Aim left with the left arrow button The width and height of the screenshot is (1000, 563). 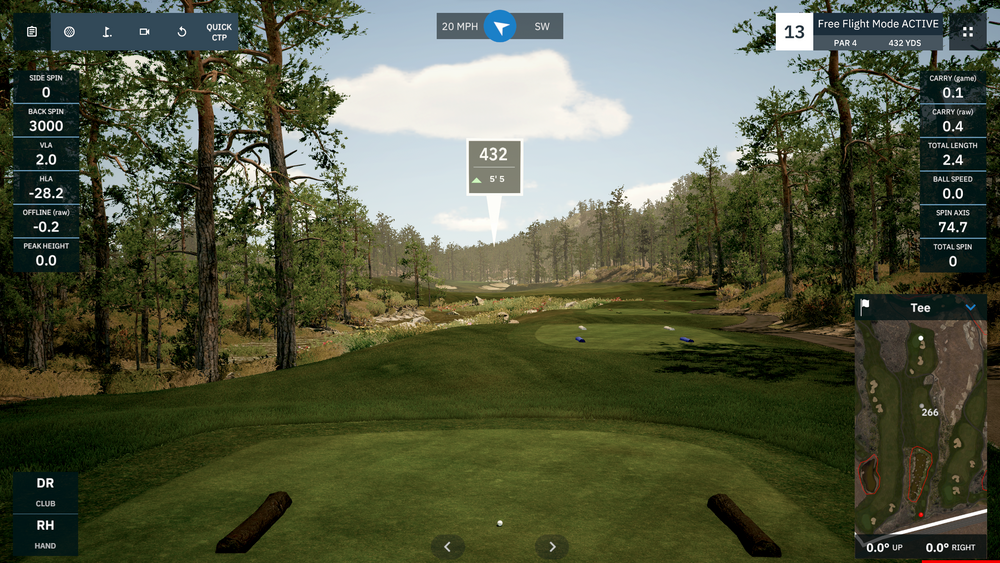[448, 546]
